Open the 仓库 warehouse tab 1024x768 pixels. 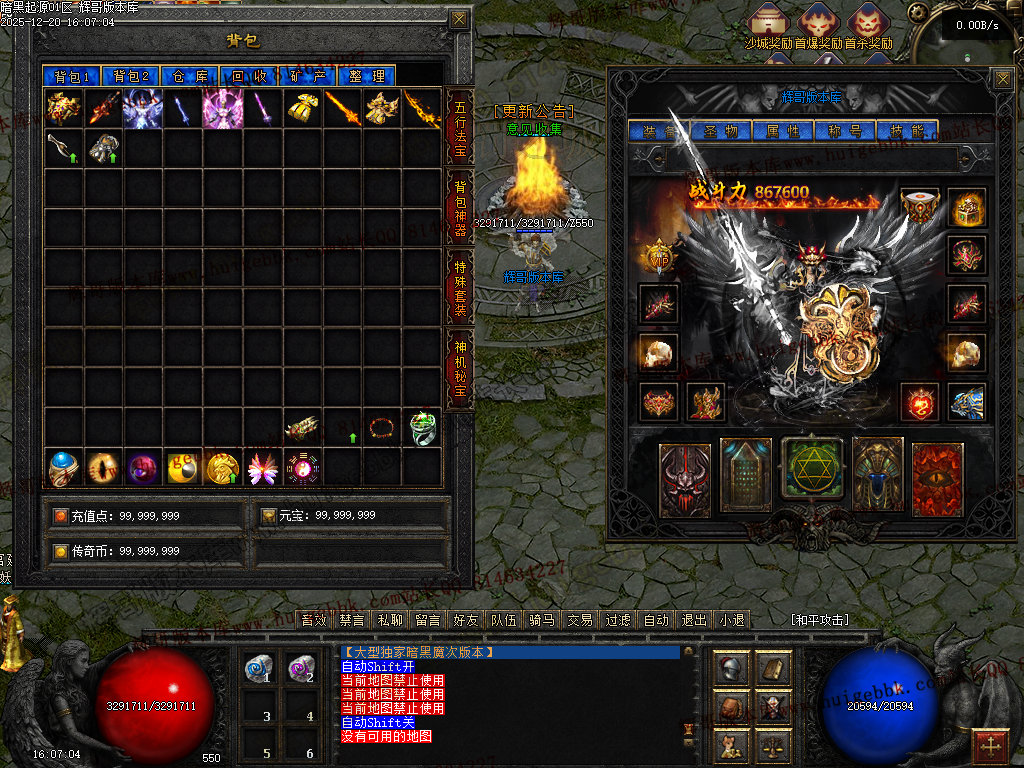[x=190, y=76]
